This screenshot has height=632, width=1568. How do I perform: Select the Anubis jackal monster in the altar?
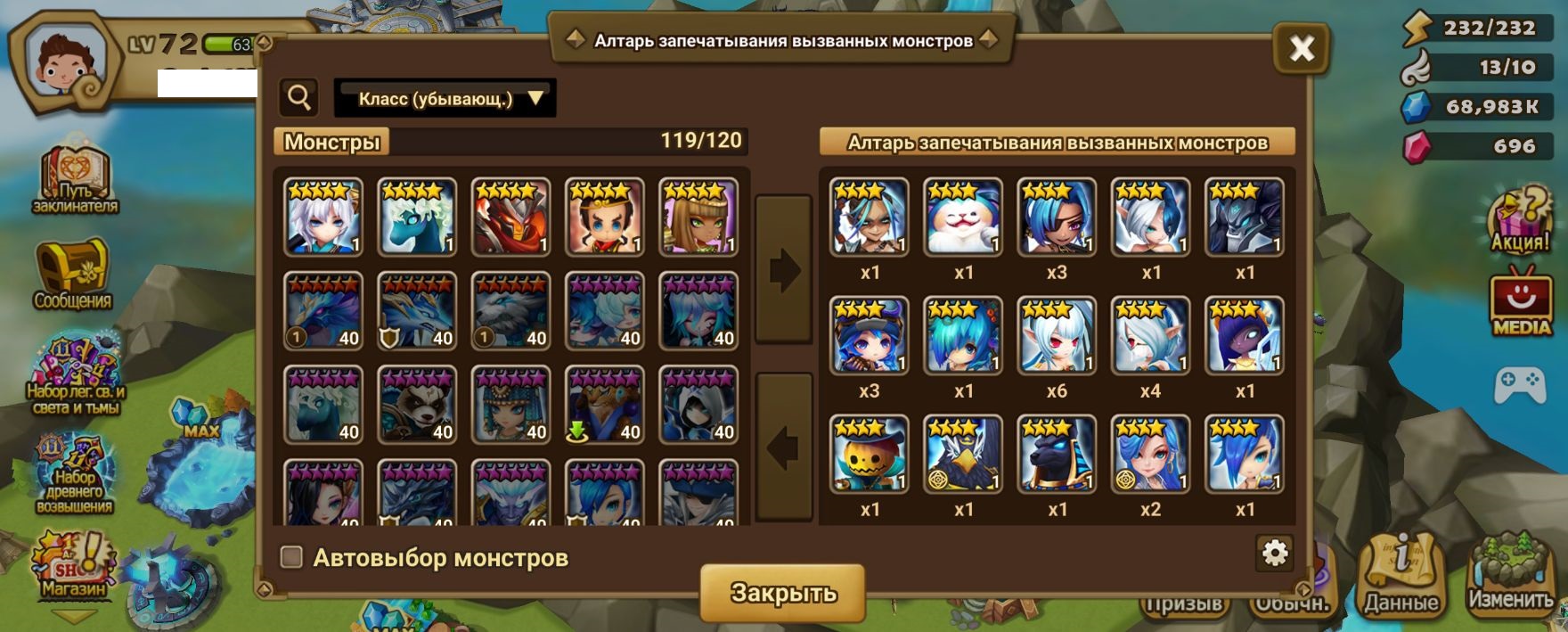click(1057, 454)
